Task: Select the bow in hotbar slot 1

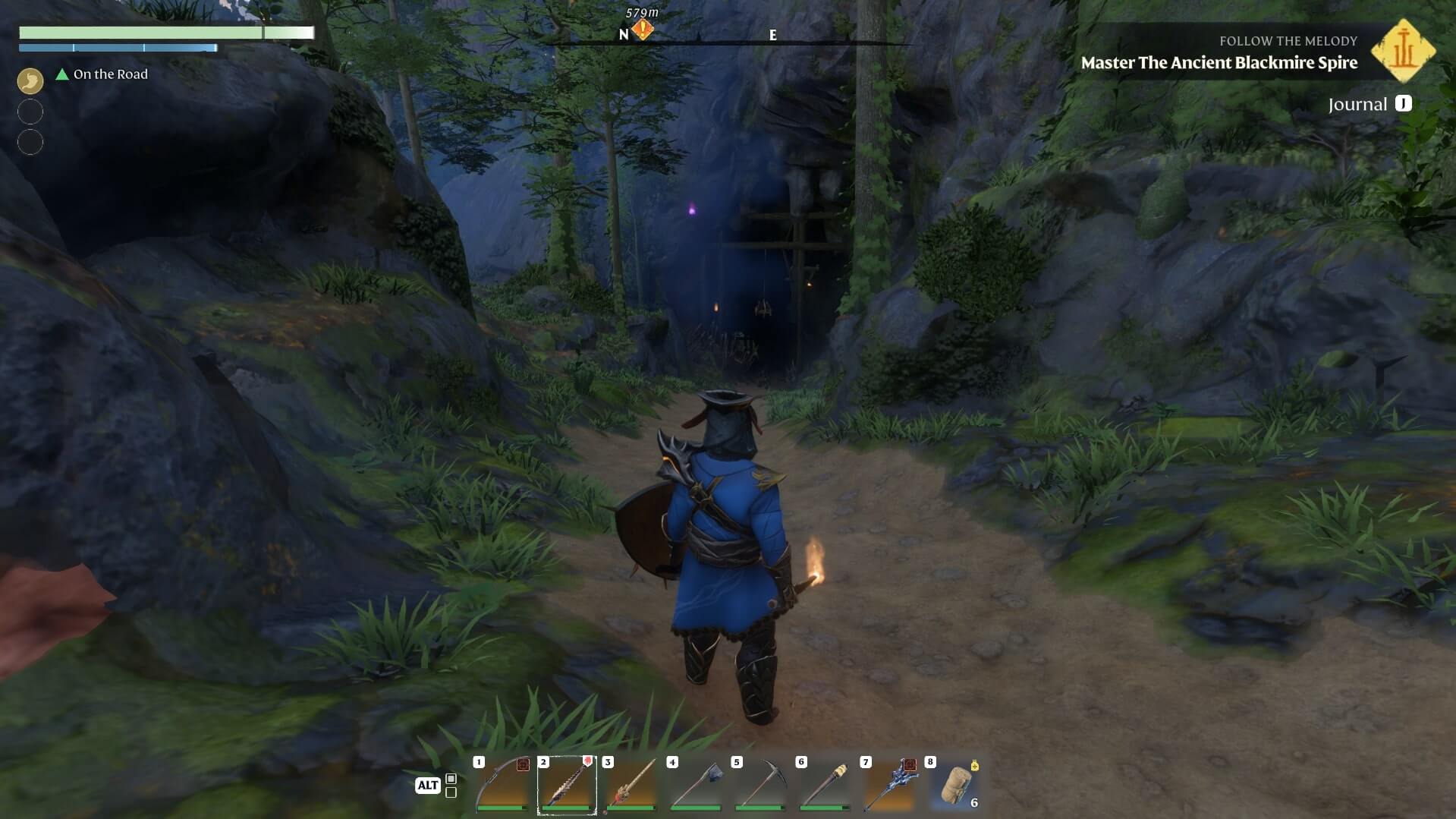Action: [502, 786]
